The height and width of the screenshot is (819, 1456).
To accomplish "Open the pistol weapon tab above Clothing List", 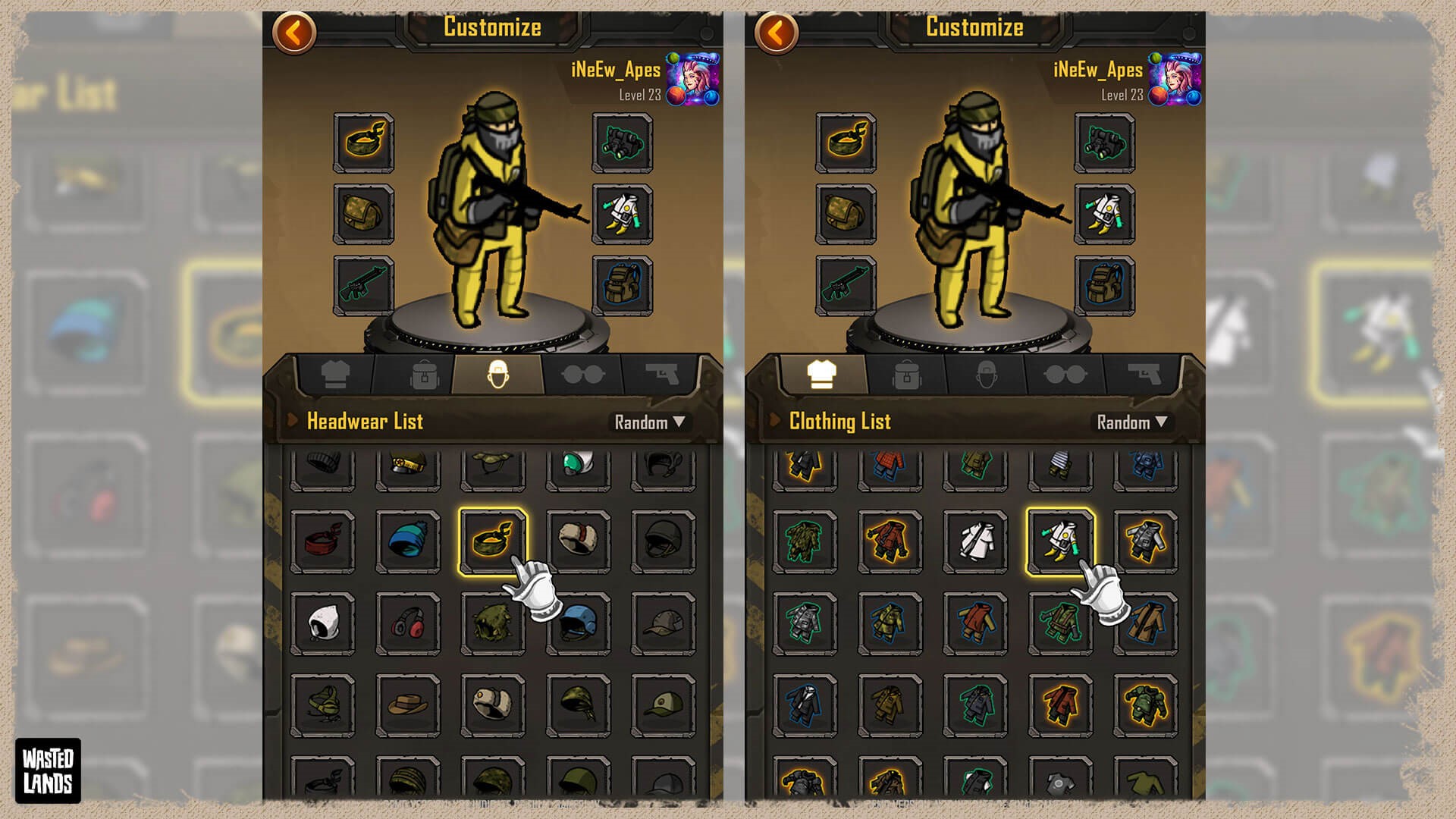I will (x=1144, y=375).
